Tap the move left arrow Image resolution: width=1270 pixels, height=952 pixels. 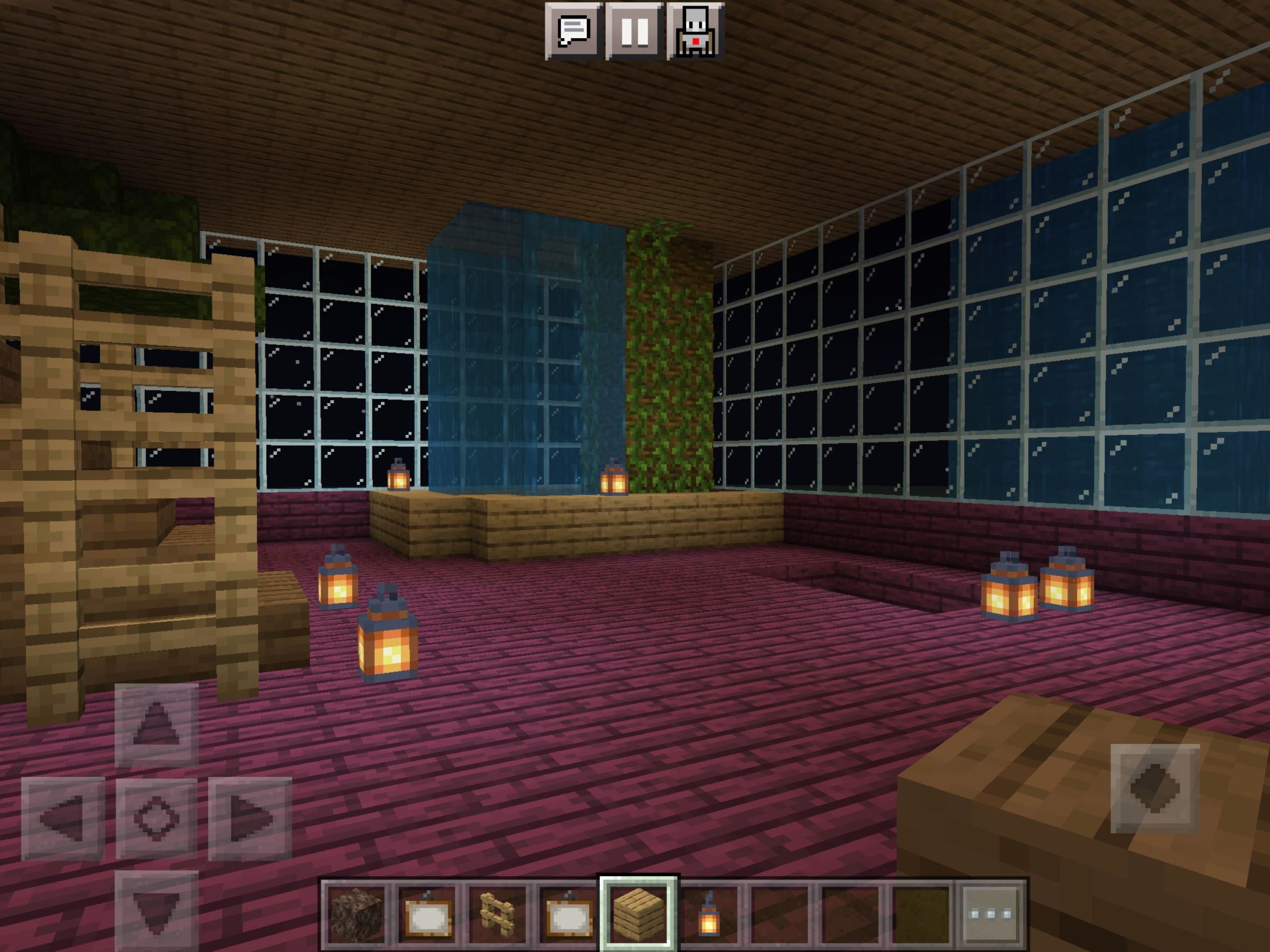[x=62, y=818]
